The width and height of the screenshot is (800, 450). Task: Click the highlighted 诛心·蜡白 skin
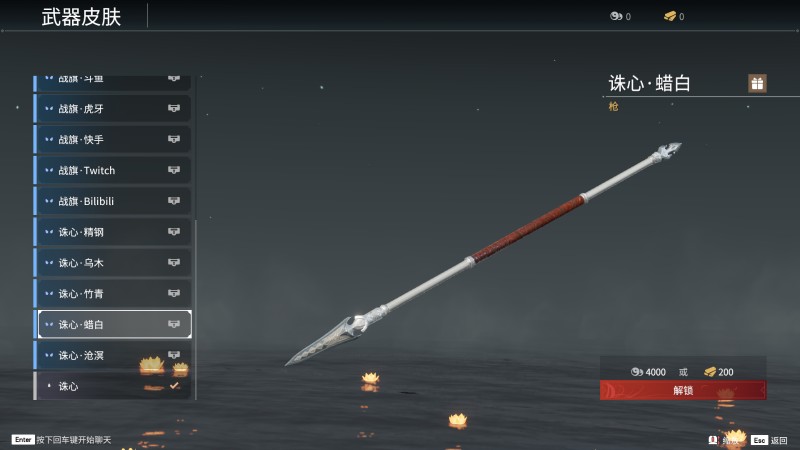pyautogui.click(x=113, y=324)
